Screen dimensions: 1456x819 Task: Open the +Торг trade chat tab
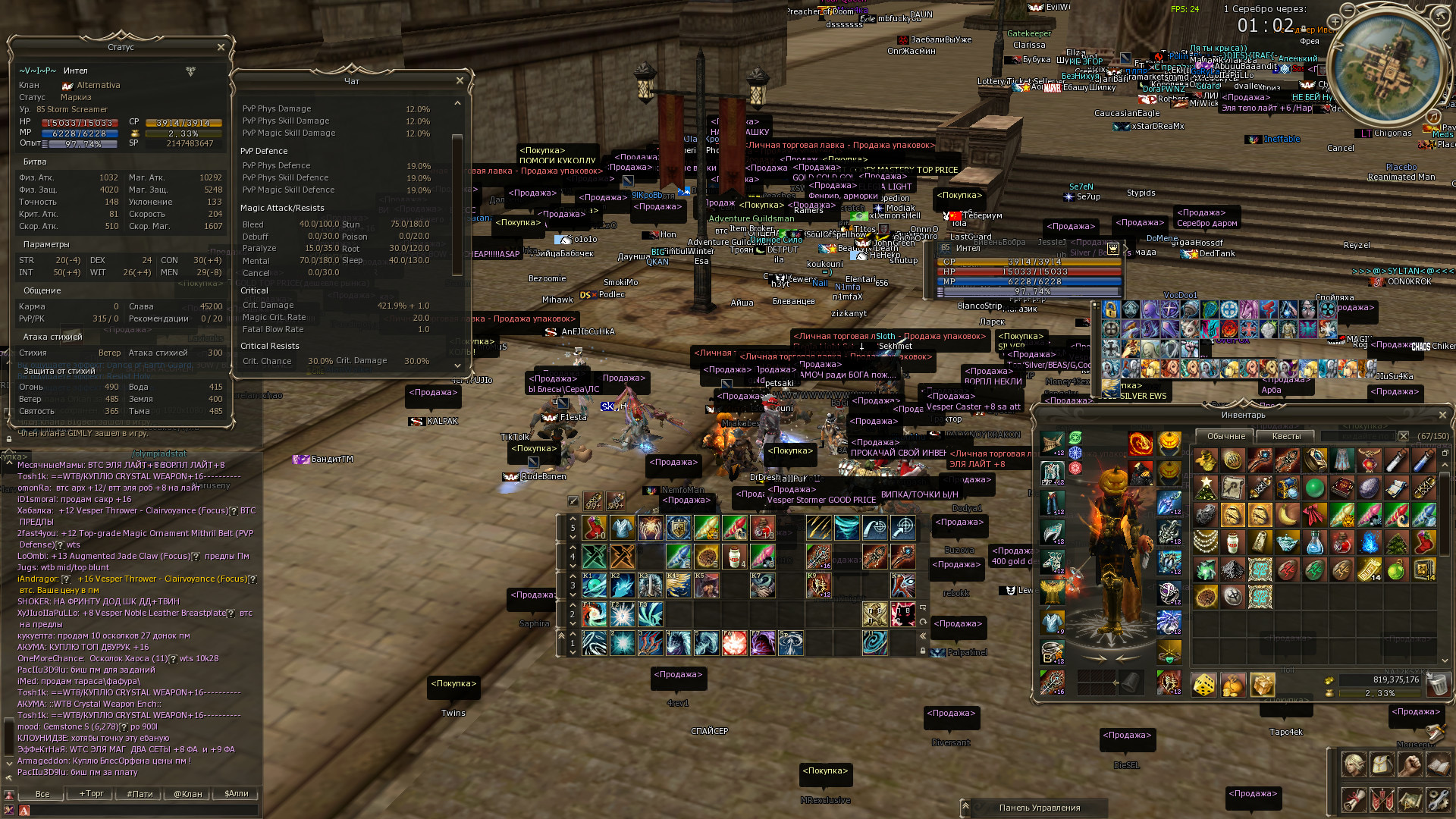(92, 794)
